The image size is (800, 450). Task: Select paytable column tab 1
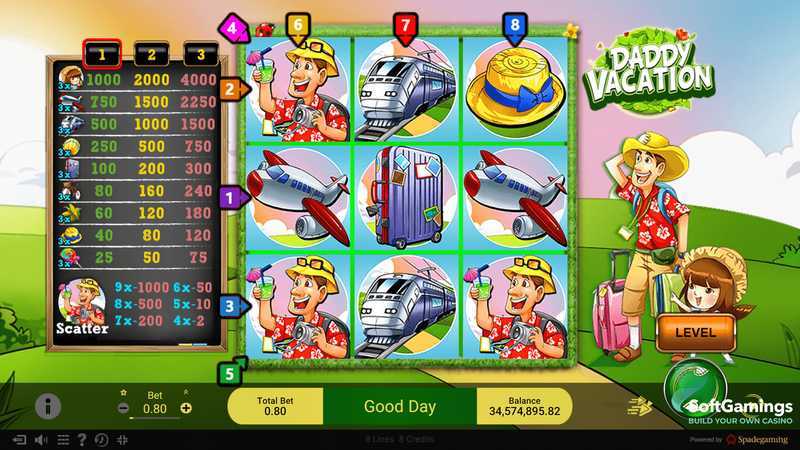click(x=102, y=54)
